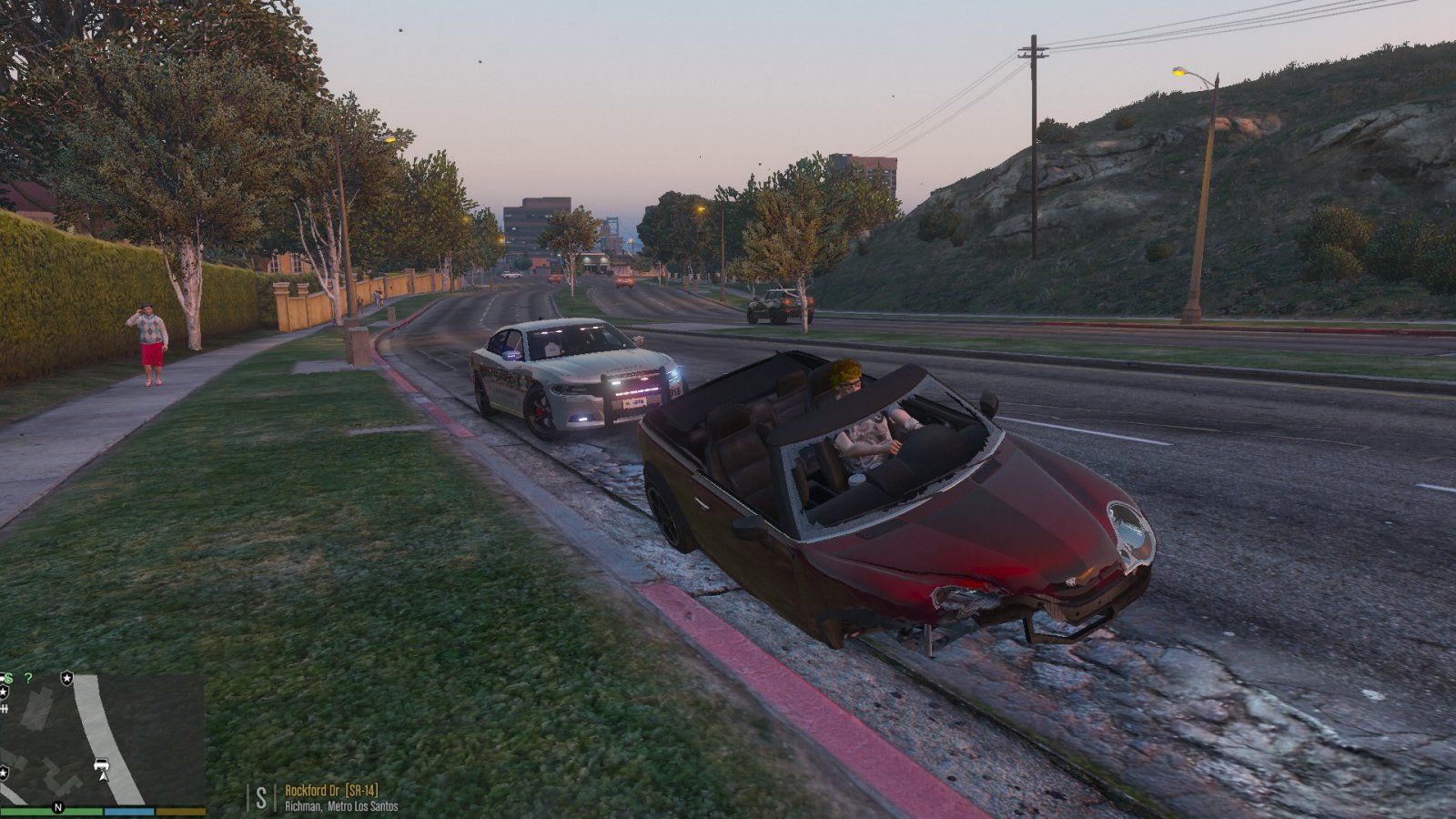Viewport: 1456px width, 819px height.
Task: Select the fully visible police badge map marker
Action: point(66,678)
